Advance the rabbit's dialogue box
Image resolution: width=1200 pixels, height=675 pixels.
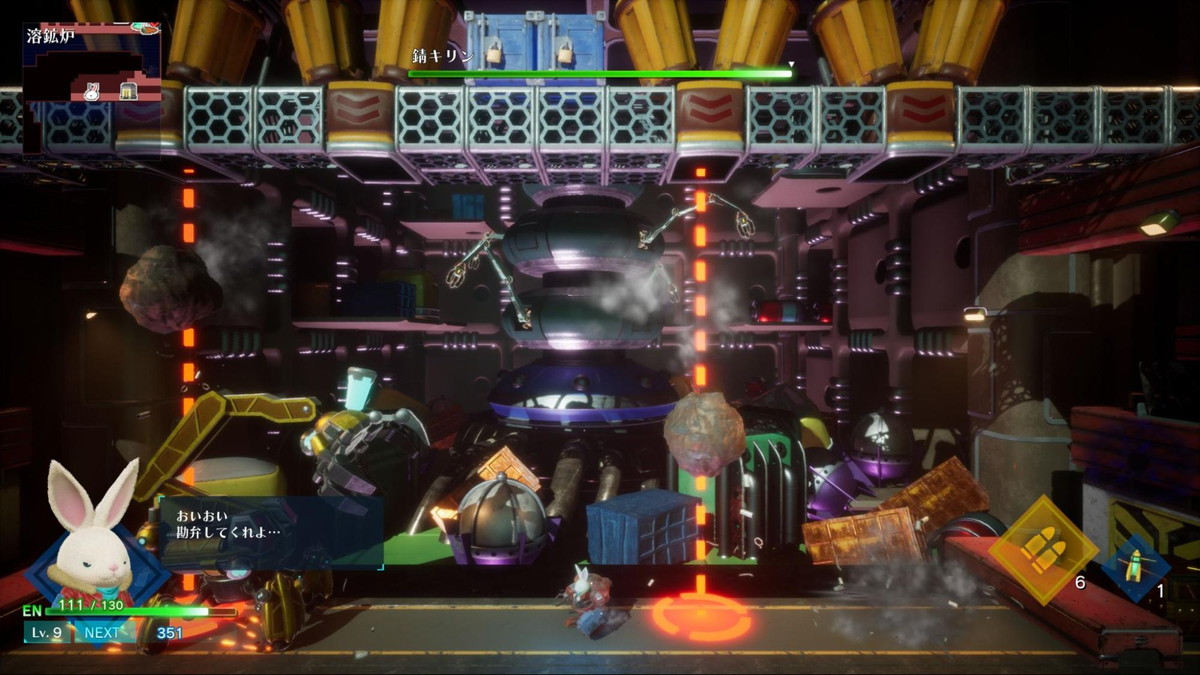(272, 532)
